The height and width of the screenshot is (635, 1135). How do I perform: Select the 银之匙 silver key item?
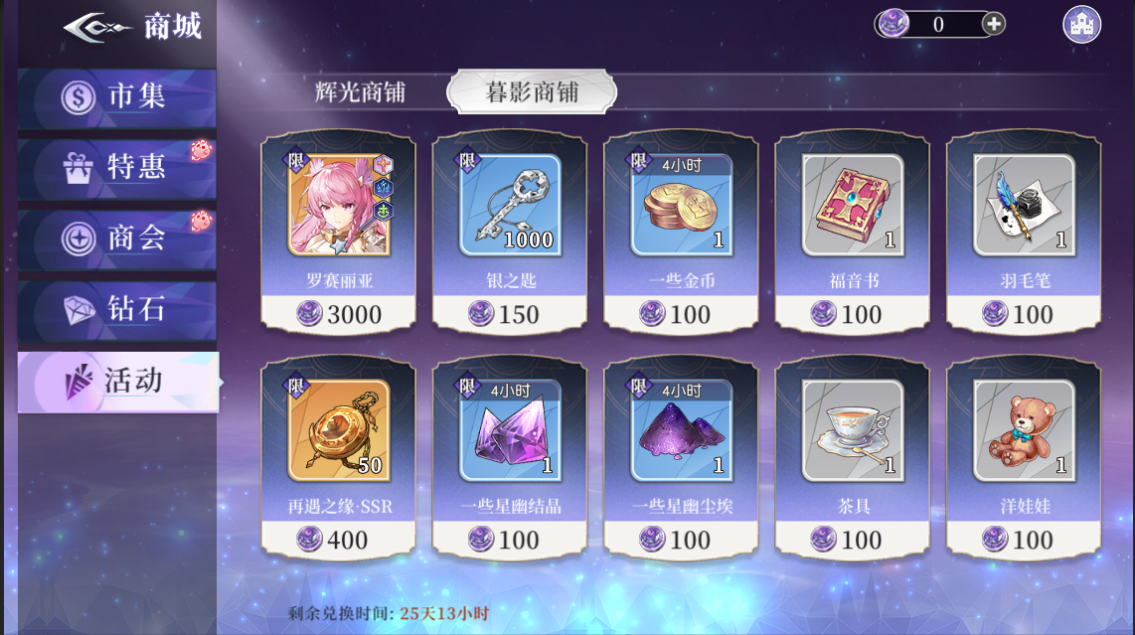[x=510, y=231]
